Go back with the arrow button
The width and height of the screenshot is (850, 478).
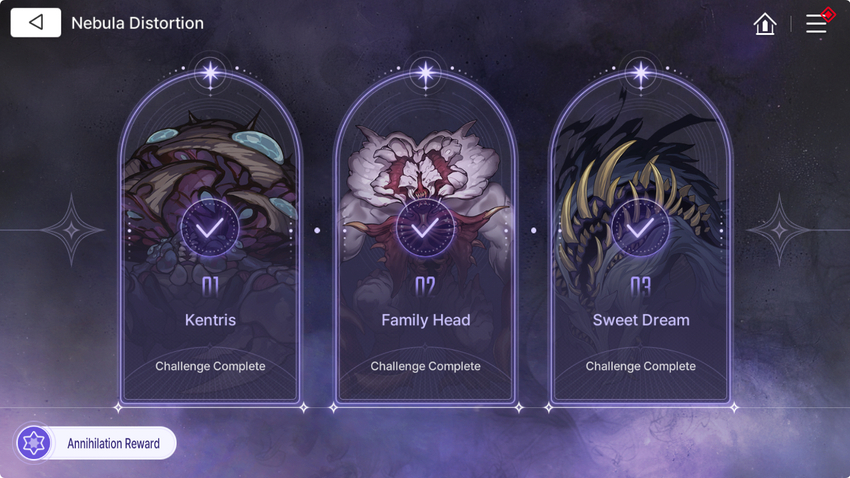[36, 22]
